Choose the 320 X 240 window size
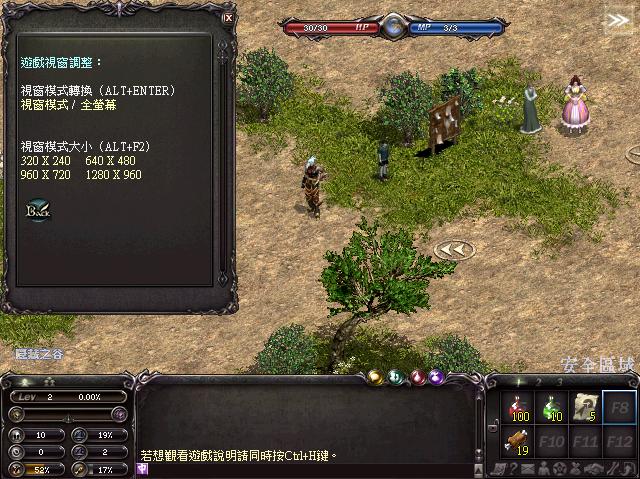This screenshot has width=640, height=479. point(46,161)
